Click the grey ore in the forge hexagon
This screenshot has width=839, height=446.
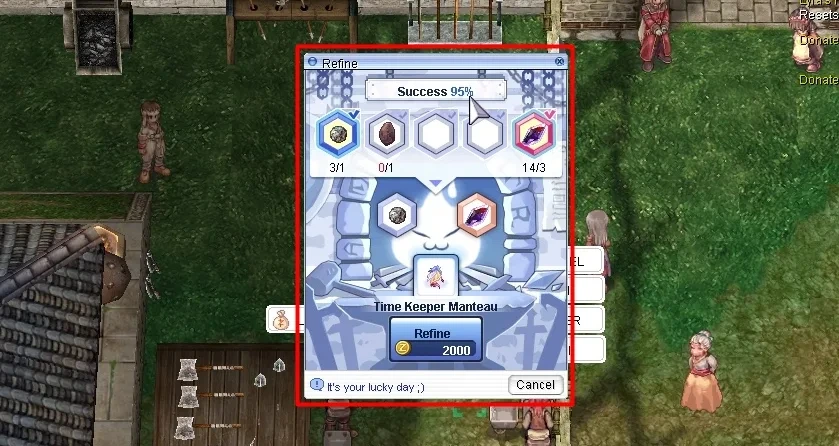(x=397, y=215)
